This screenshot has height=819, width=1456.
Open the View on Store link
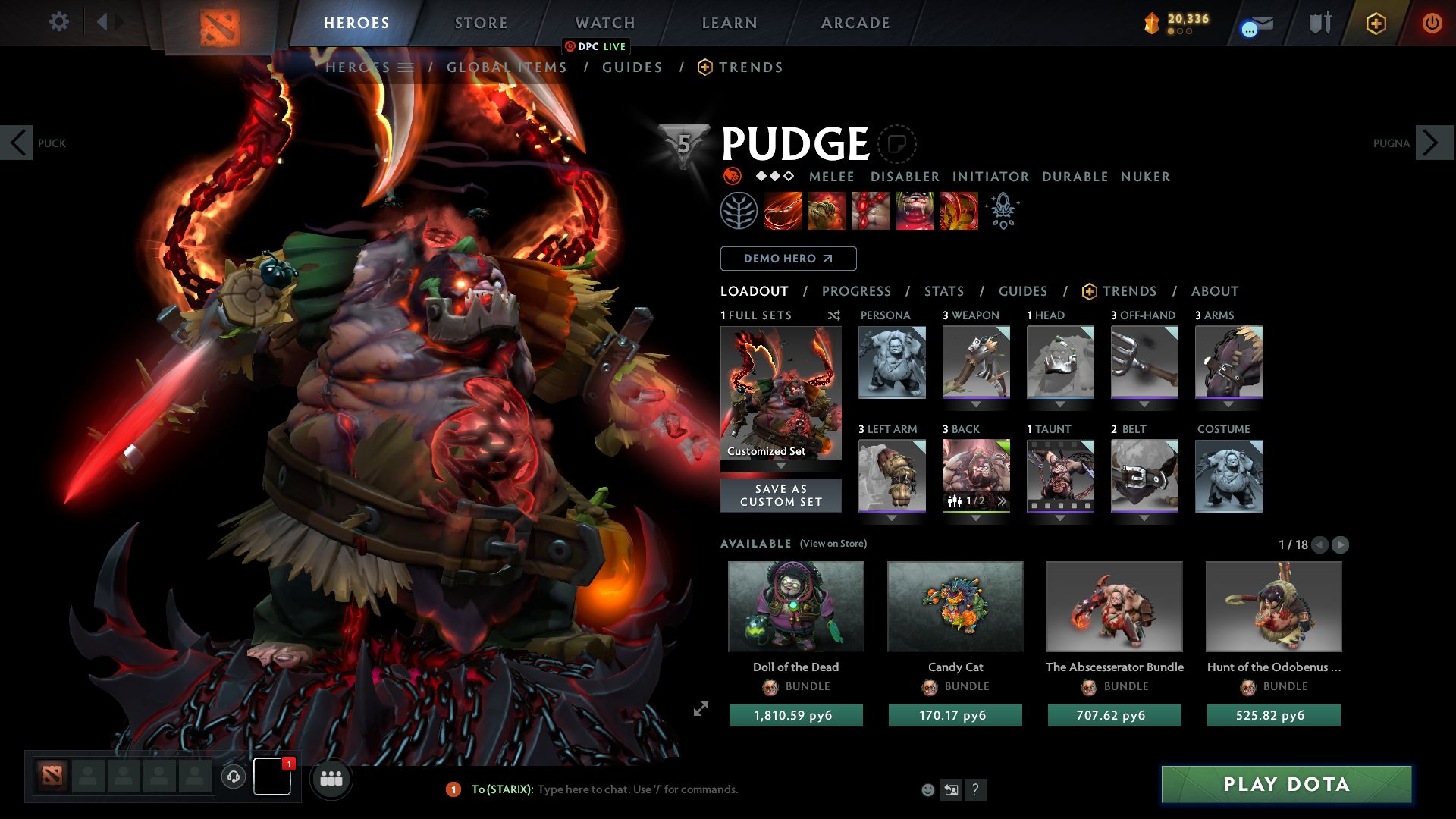pos(833,544)
